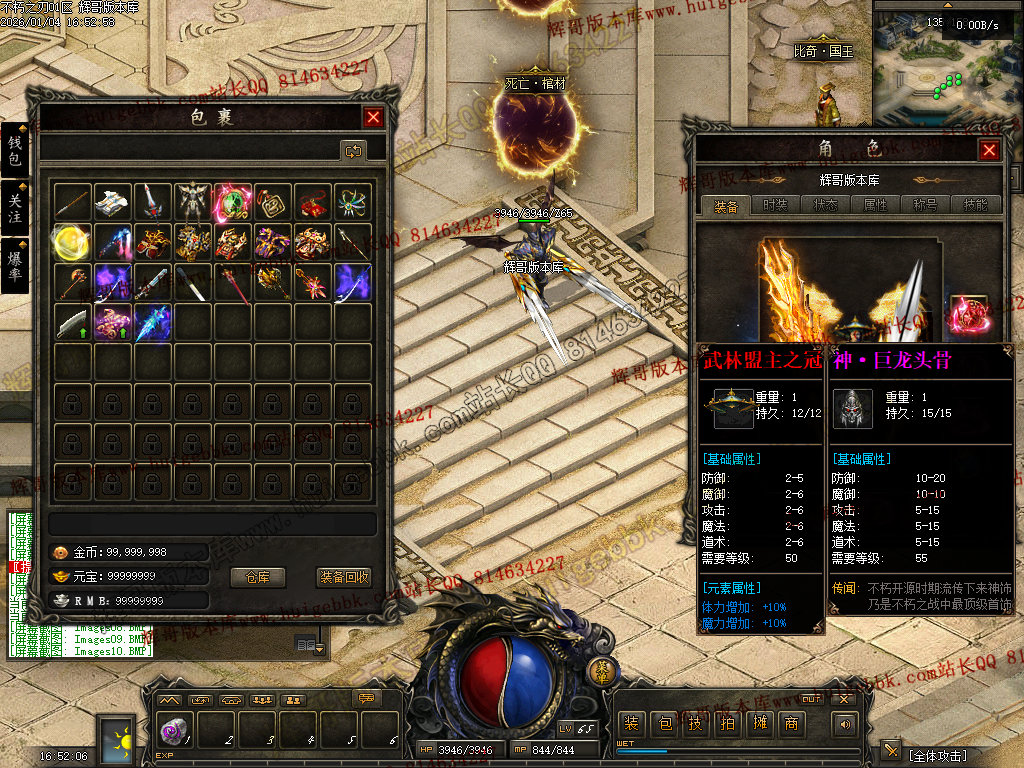Select the 技能 skills tab

coord(974,205)
